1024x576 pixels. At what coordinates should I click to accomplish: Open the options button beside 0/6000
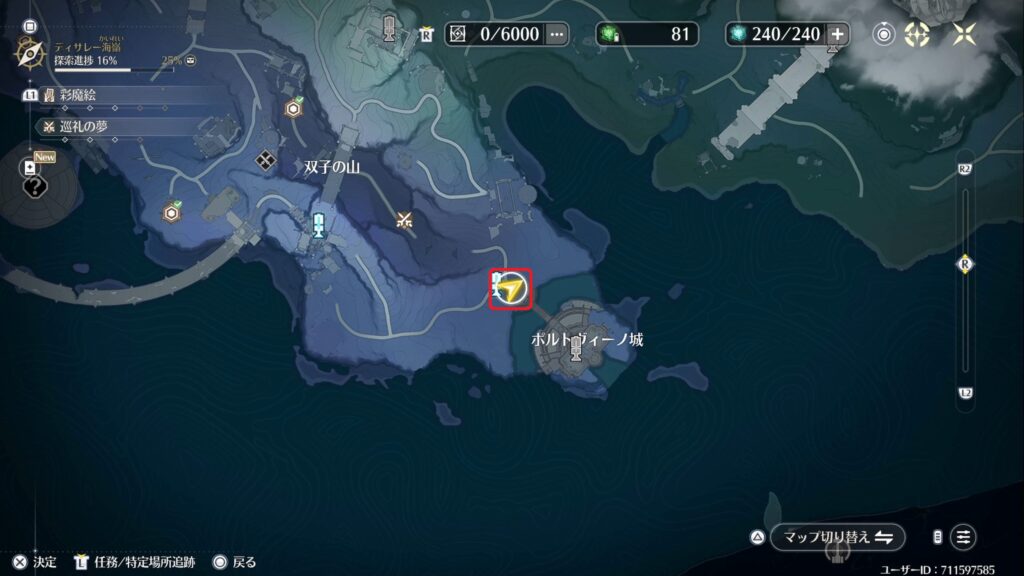point(557,34)
